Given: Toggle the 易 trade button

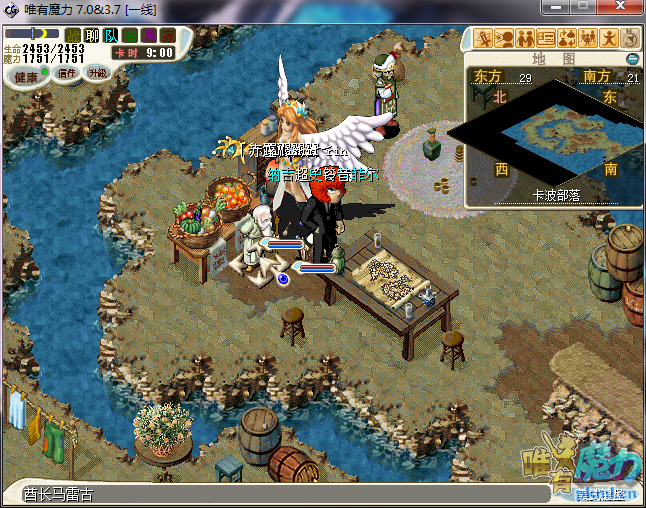Looking at the screenshot, I should point(148,35).
